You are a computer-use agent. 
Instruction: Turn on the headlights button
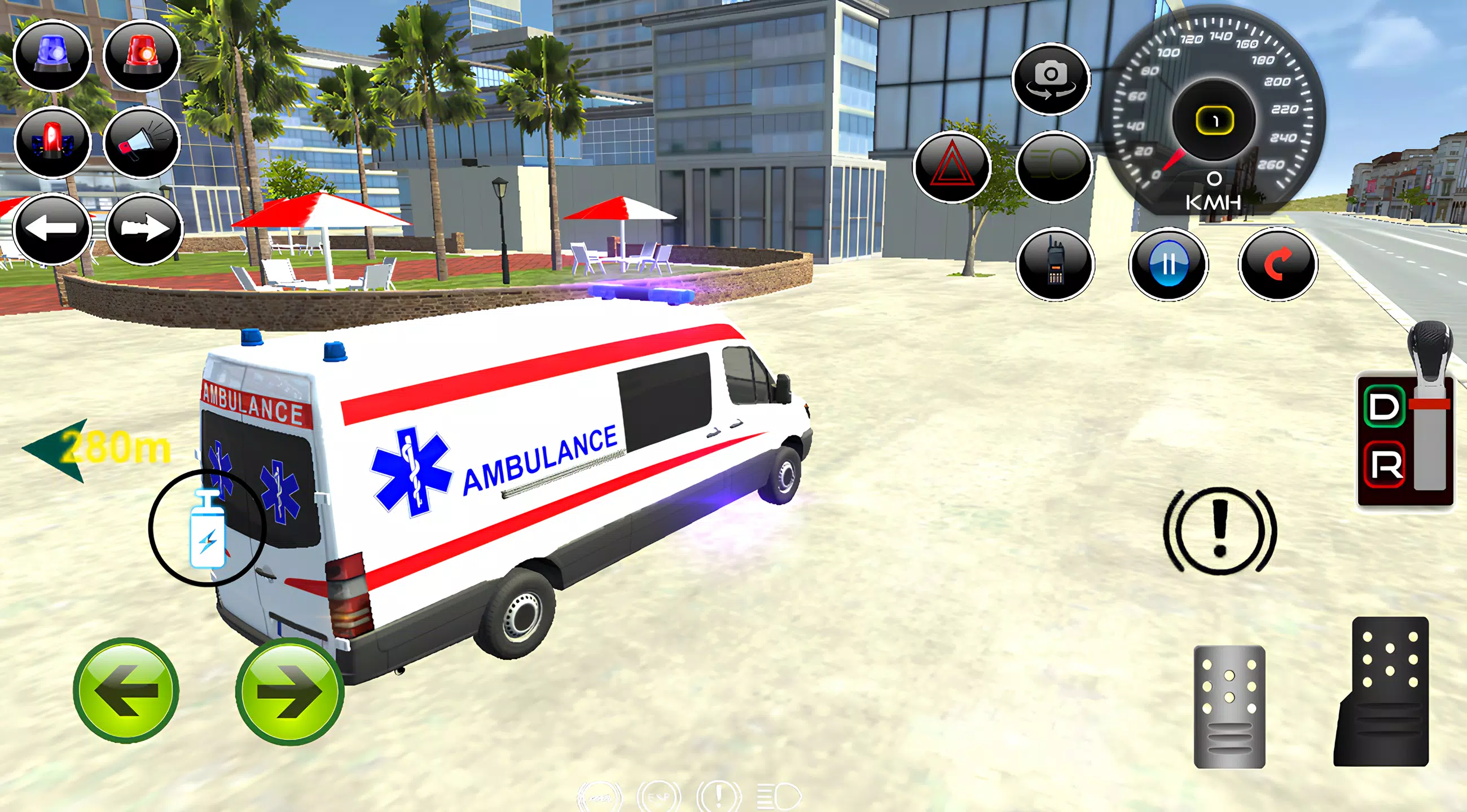(x=1054, y=167)
